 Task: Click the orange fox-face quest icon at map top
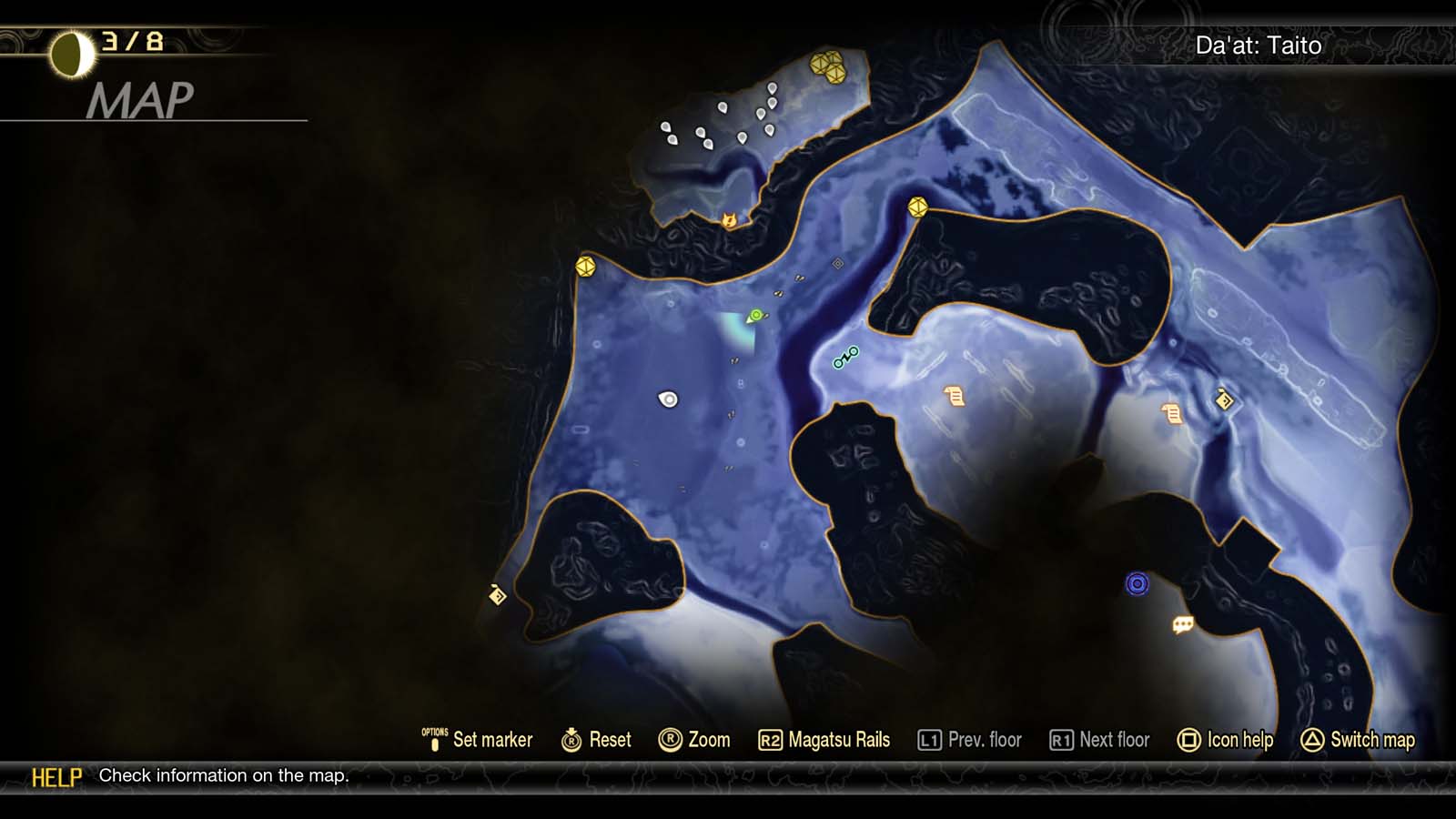(730, 218)
